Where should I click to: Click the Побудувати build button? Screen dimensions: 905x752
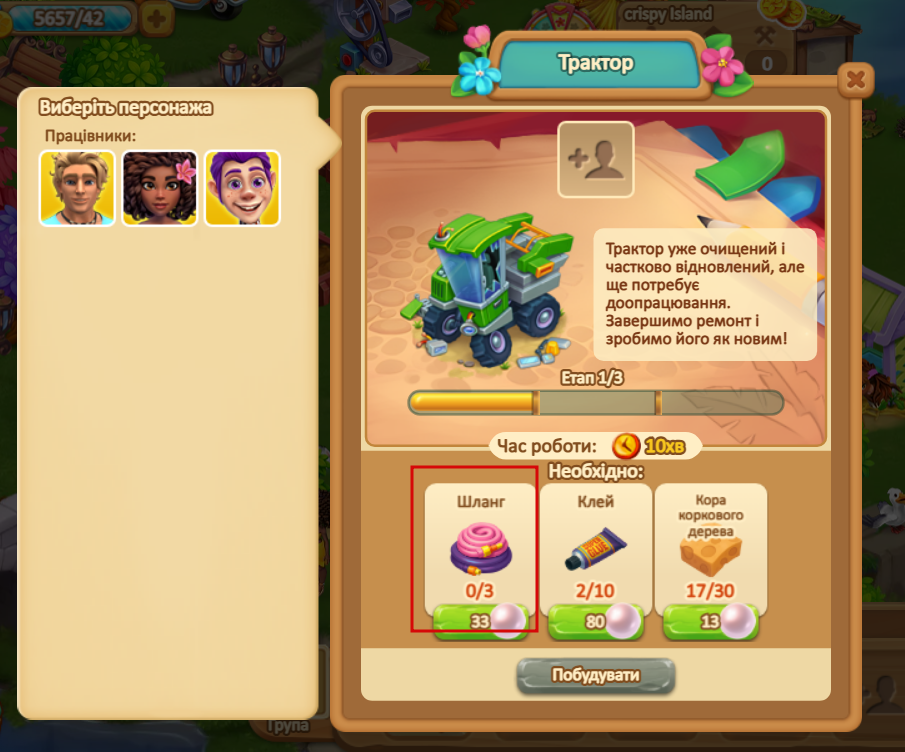596,675
